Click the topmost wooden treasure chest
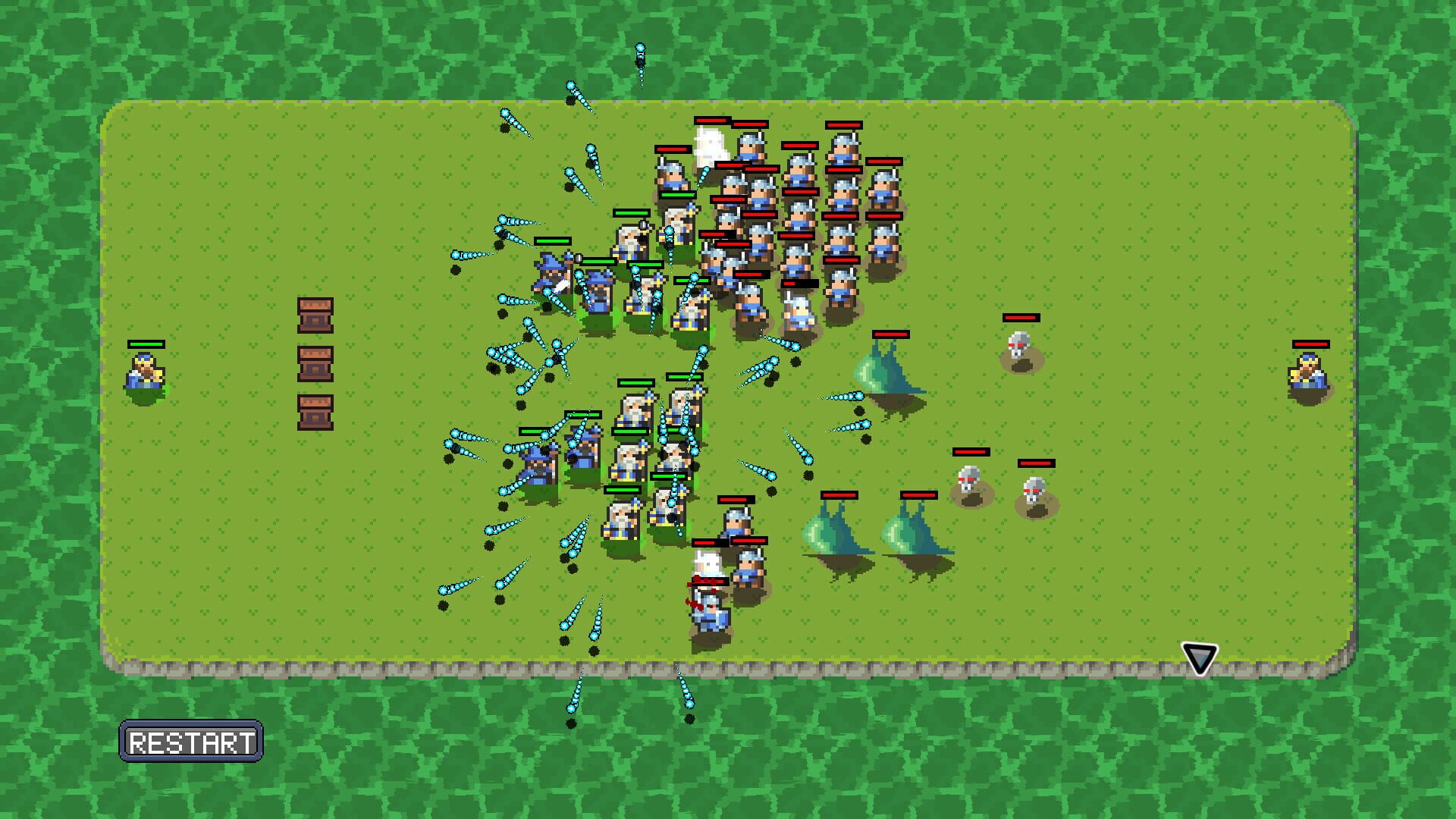Screen dimensions: 1456x819 pos(316,315)
